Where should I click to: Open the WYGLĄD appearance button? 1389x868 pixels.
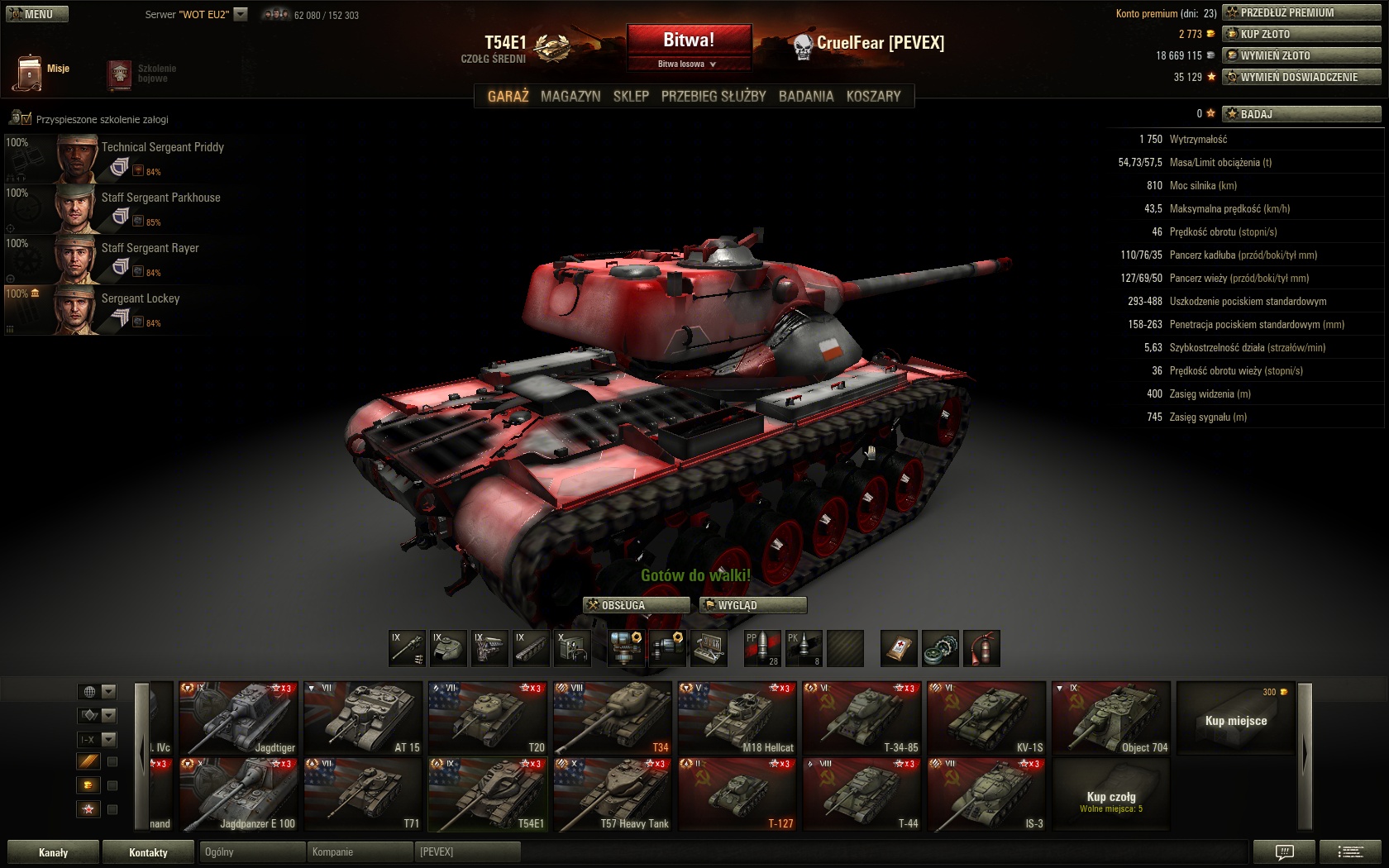point(752,605)
